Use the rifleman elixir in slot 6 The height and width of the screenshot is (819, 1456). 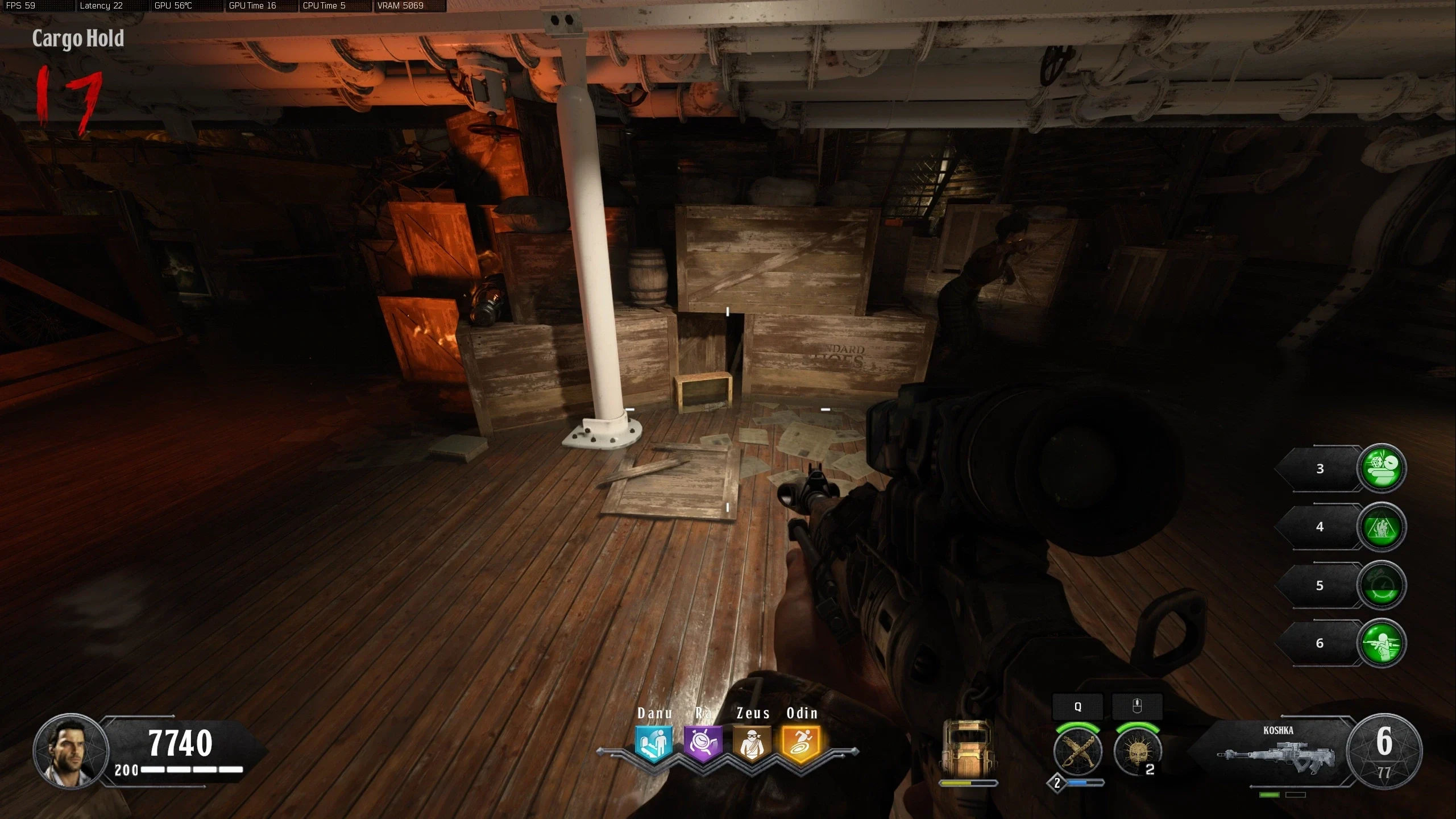coord(1381,643)
